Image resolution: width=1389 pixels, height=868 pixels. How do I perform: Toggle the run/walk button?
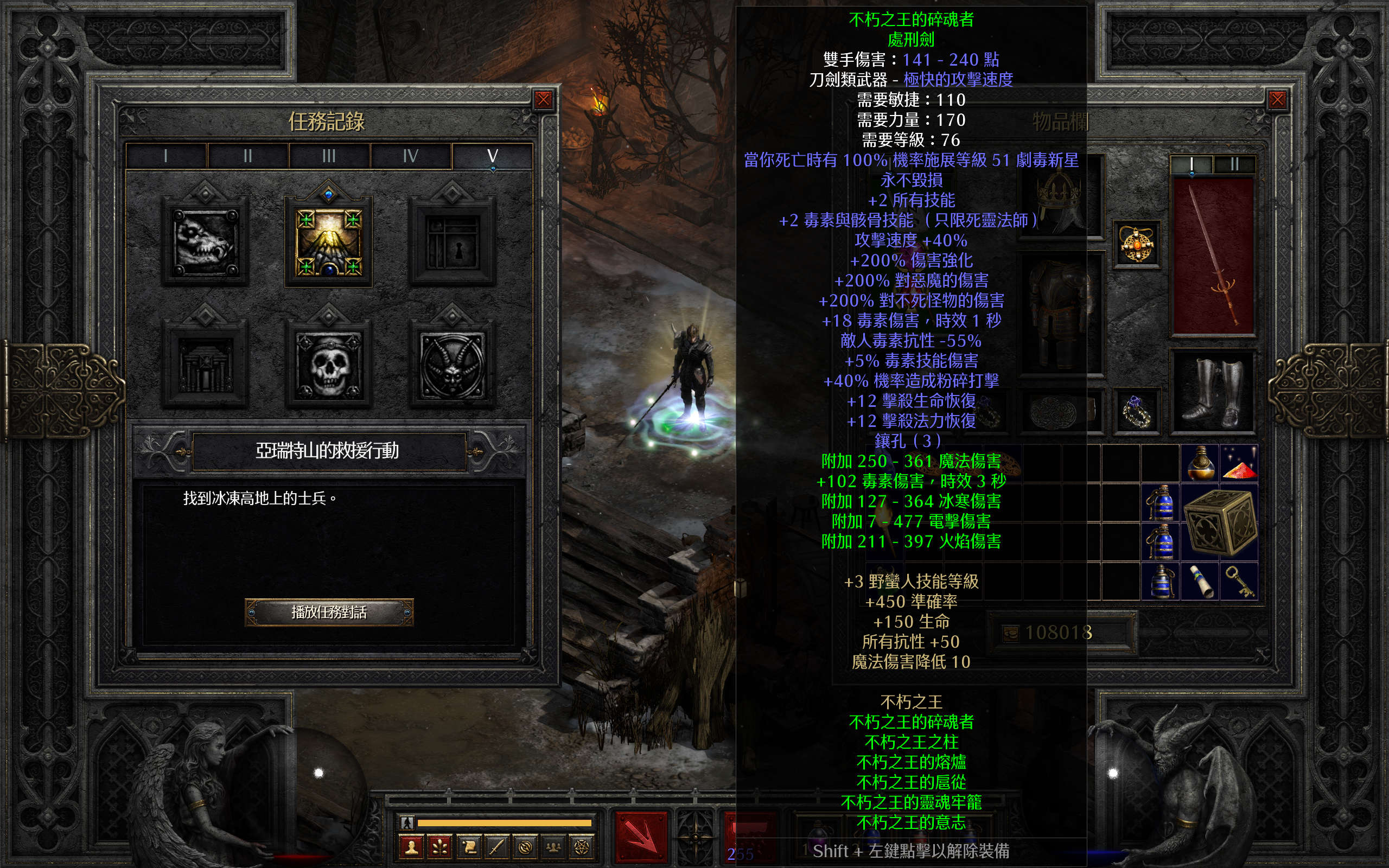(407, 822)
